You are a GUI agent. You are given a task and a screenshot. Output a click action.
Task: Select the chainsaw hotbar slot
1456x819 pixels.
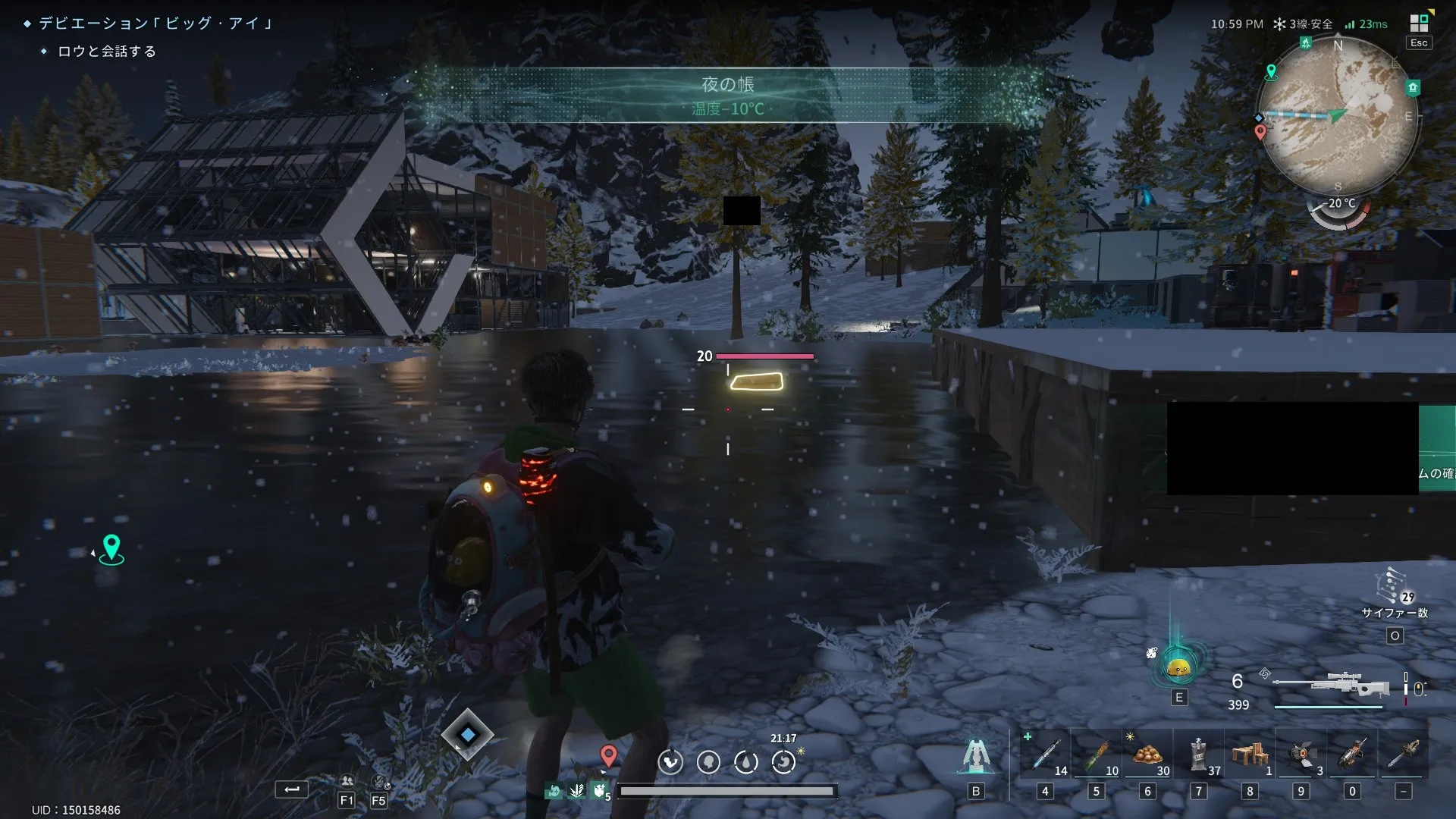tap(1351, 755)
